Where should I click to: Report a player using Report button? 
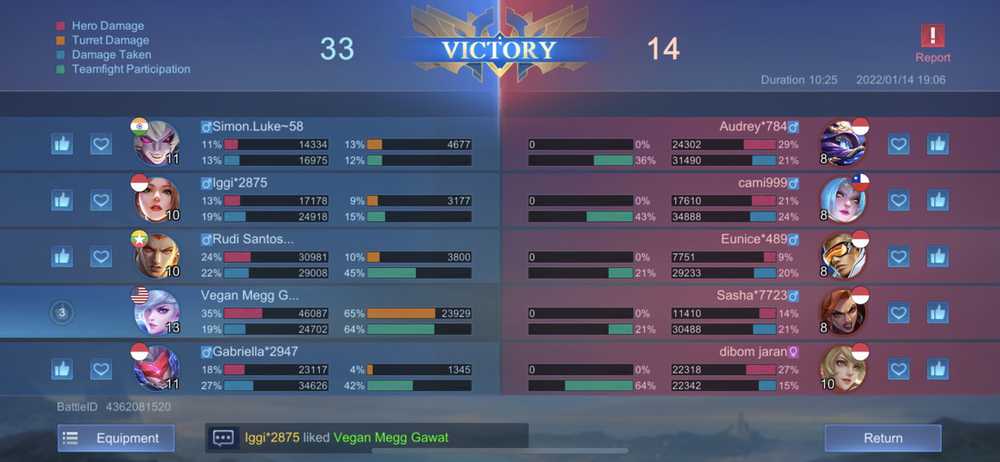932,44
